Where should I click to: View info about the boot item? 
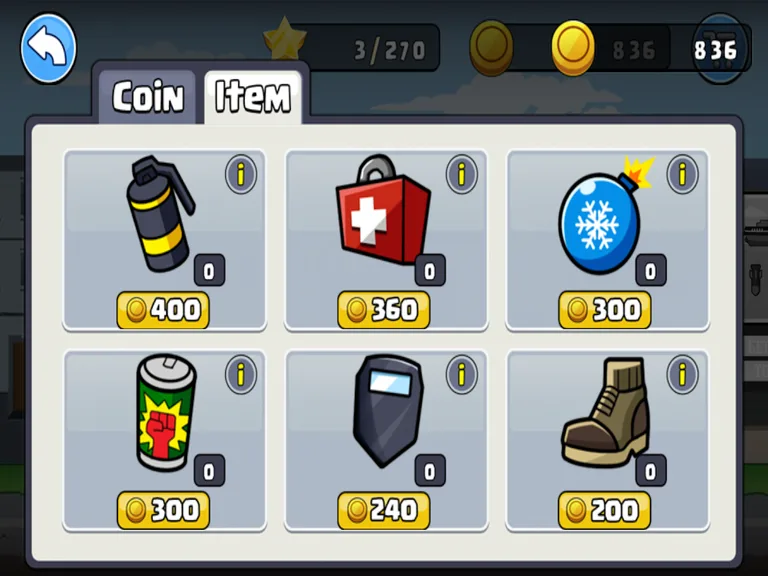[x=682, y=375]
